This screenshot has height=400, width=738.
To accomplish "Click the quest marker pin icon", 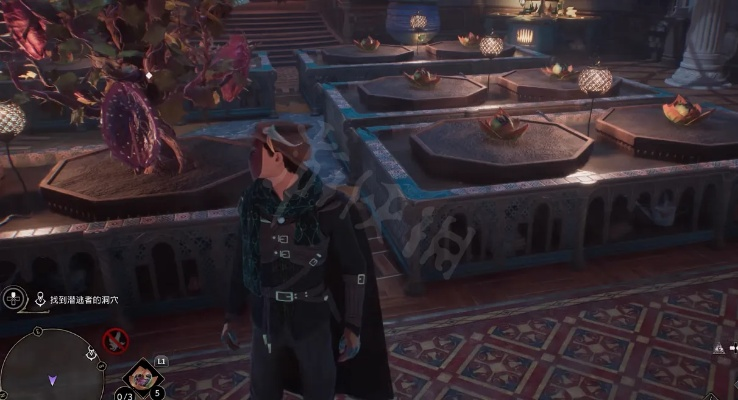I will [40, 299].
